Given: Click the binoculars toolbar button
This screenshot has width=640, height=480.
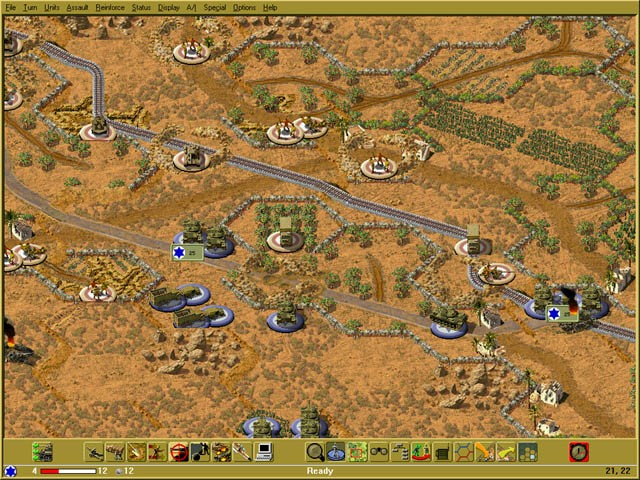Looking at the screenshot, I should pos(379,452).
